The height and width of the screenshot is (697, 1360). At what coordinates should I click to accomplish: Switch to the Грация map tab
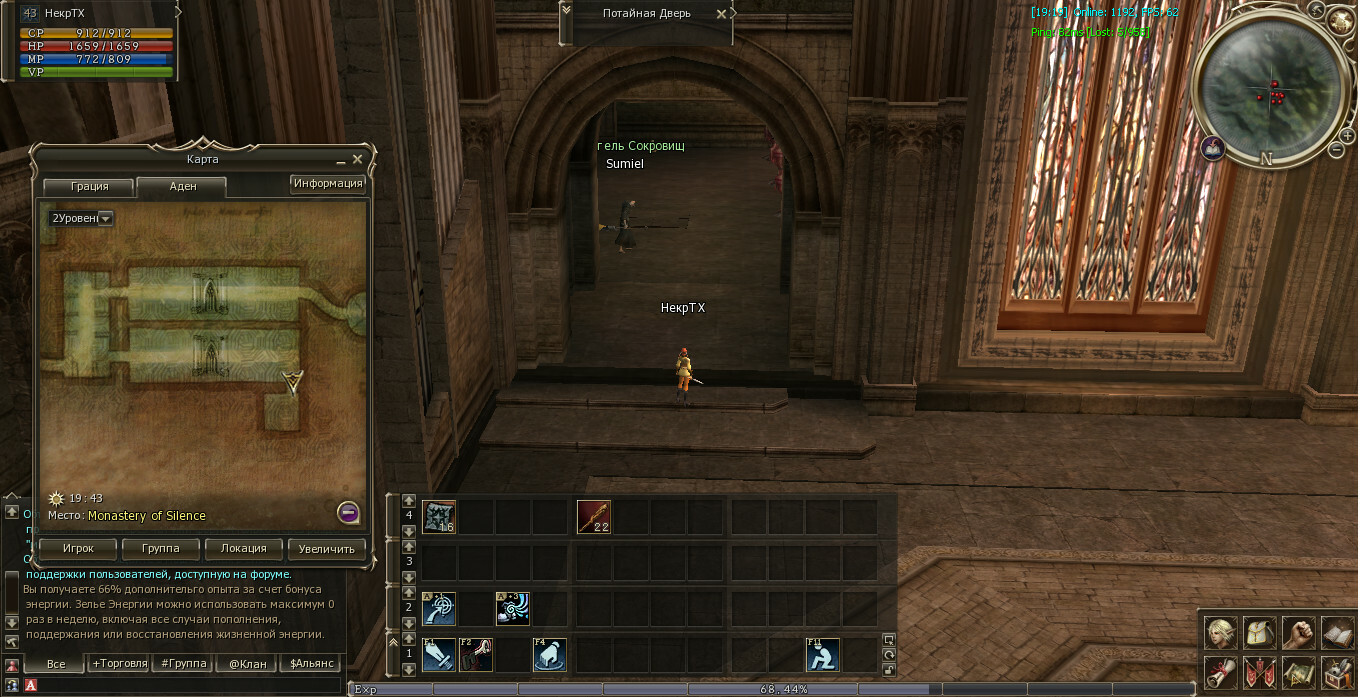point(89,187)
